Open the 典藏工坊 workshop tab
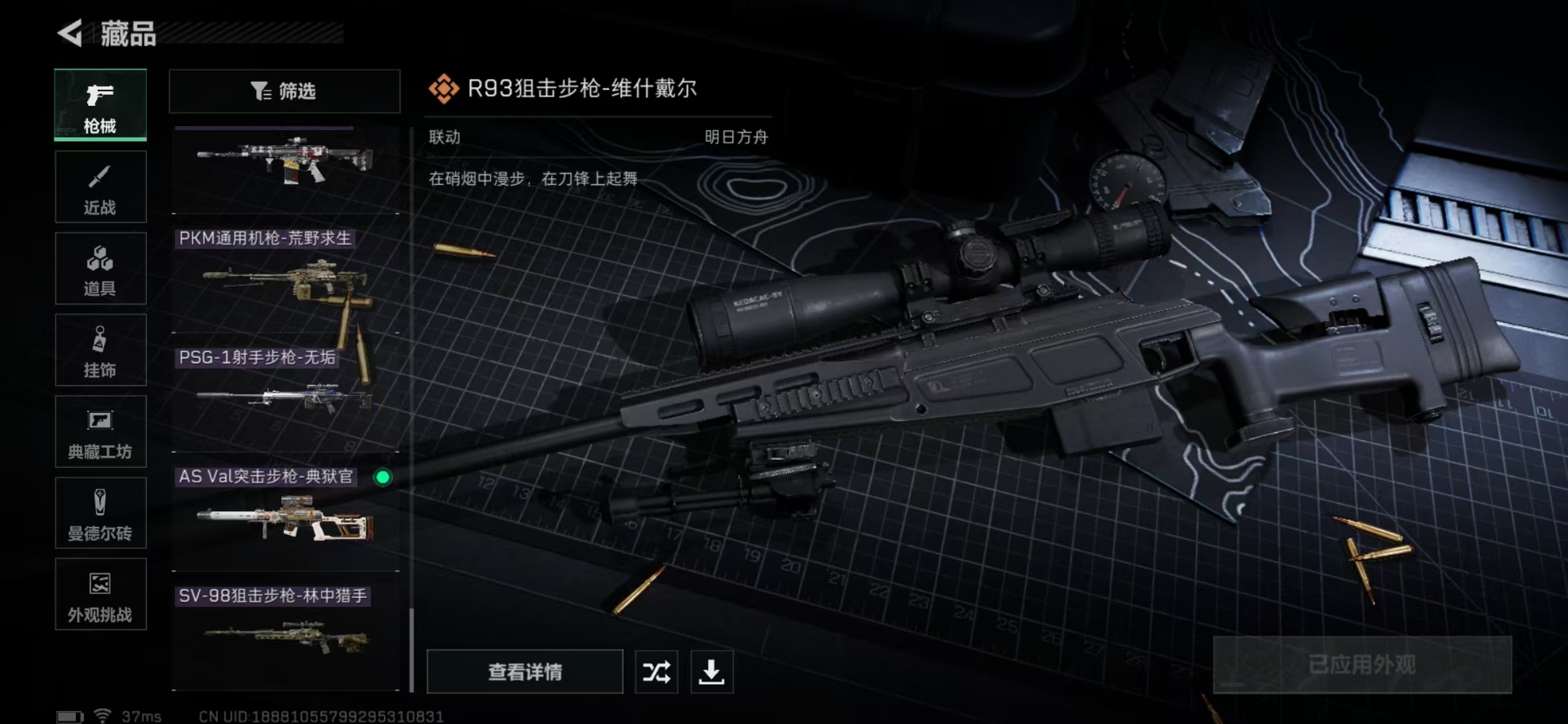Screen dimensions: 1568x724 [101, 432]
